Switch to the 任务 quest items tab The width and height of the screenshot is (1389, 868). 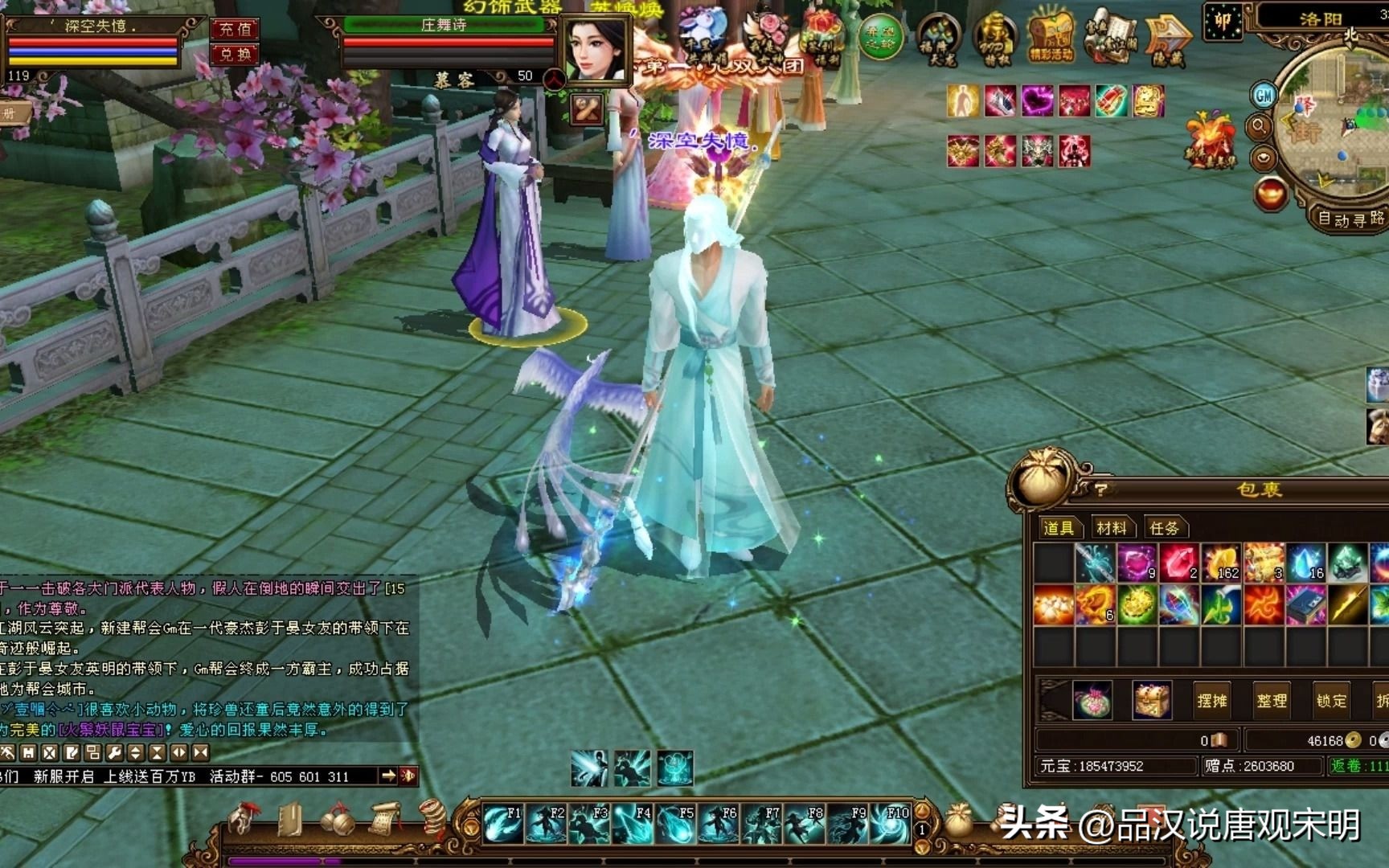tap(1164, 528)
